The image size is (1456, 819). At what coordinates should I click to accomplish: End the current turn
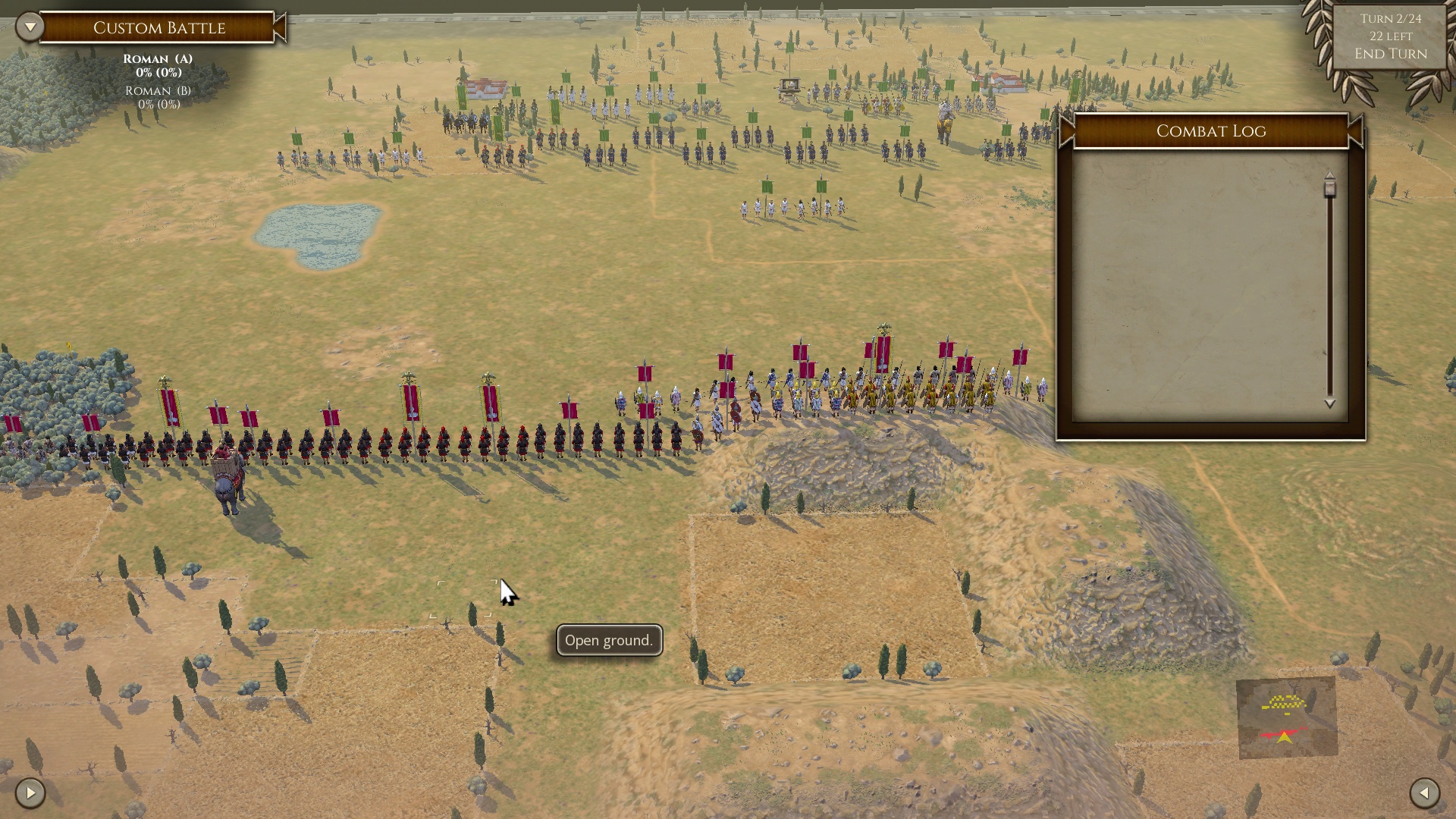[x=1391, y=54]
